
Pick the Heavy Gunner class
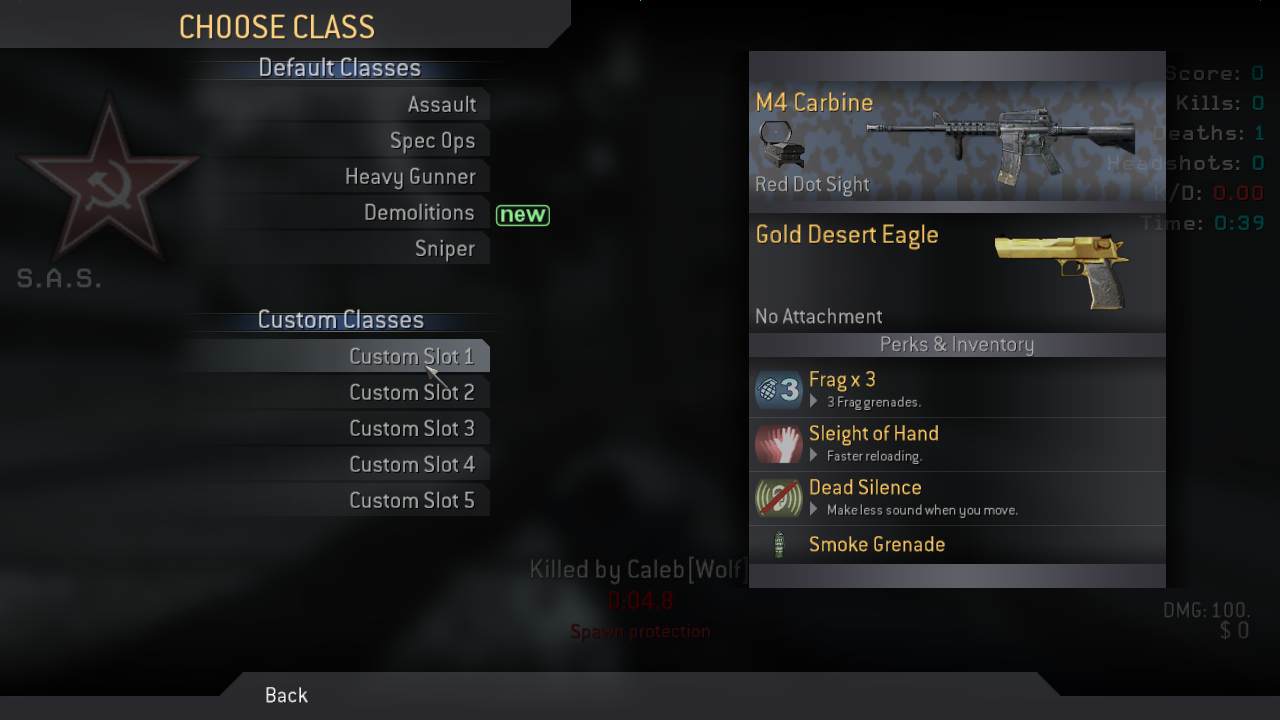[410, 177]
